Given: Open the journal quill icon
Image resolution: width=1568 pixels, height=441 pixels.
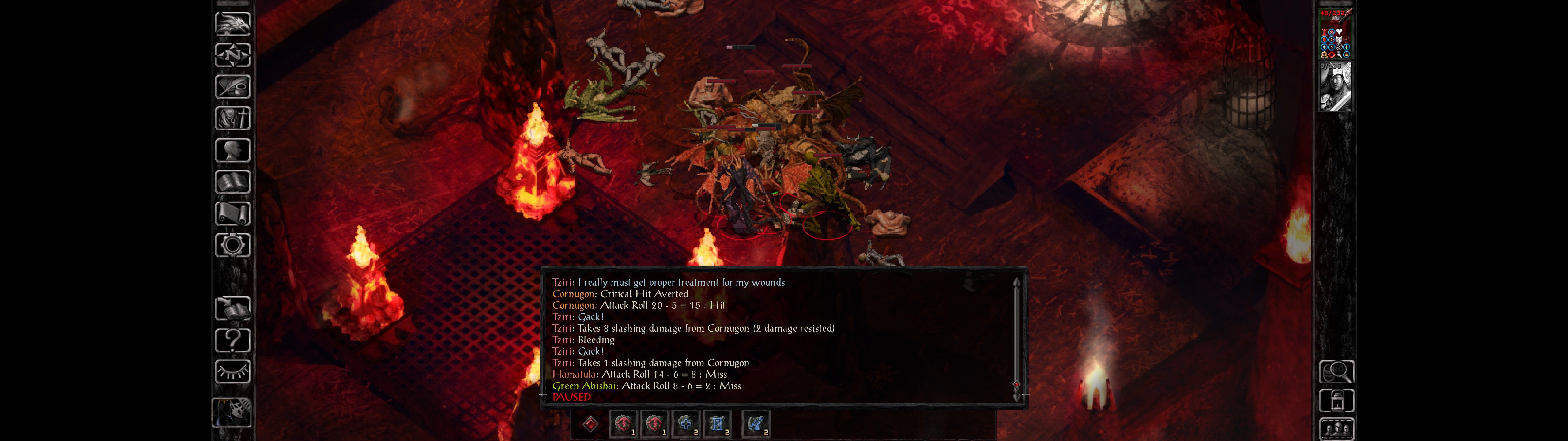Looking at the screenshot, I should (x=232, y=87).
